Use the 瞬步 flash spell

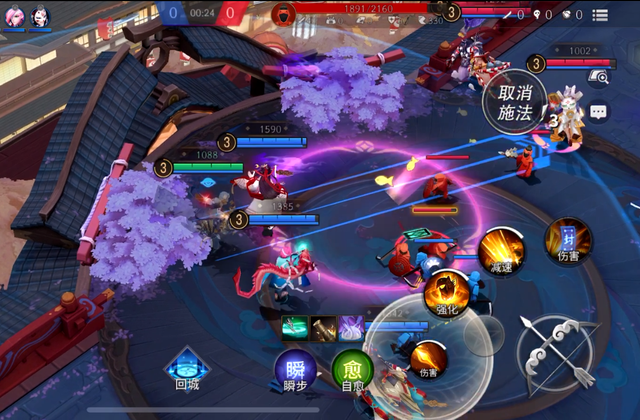295,367
